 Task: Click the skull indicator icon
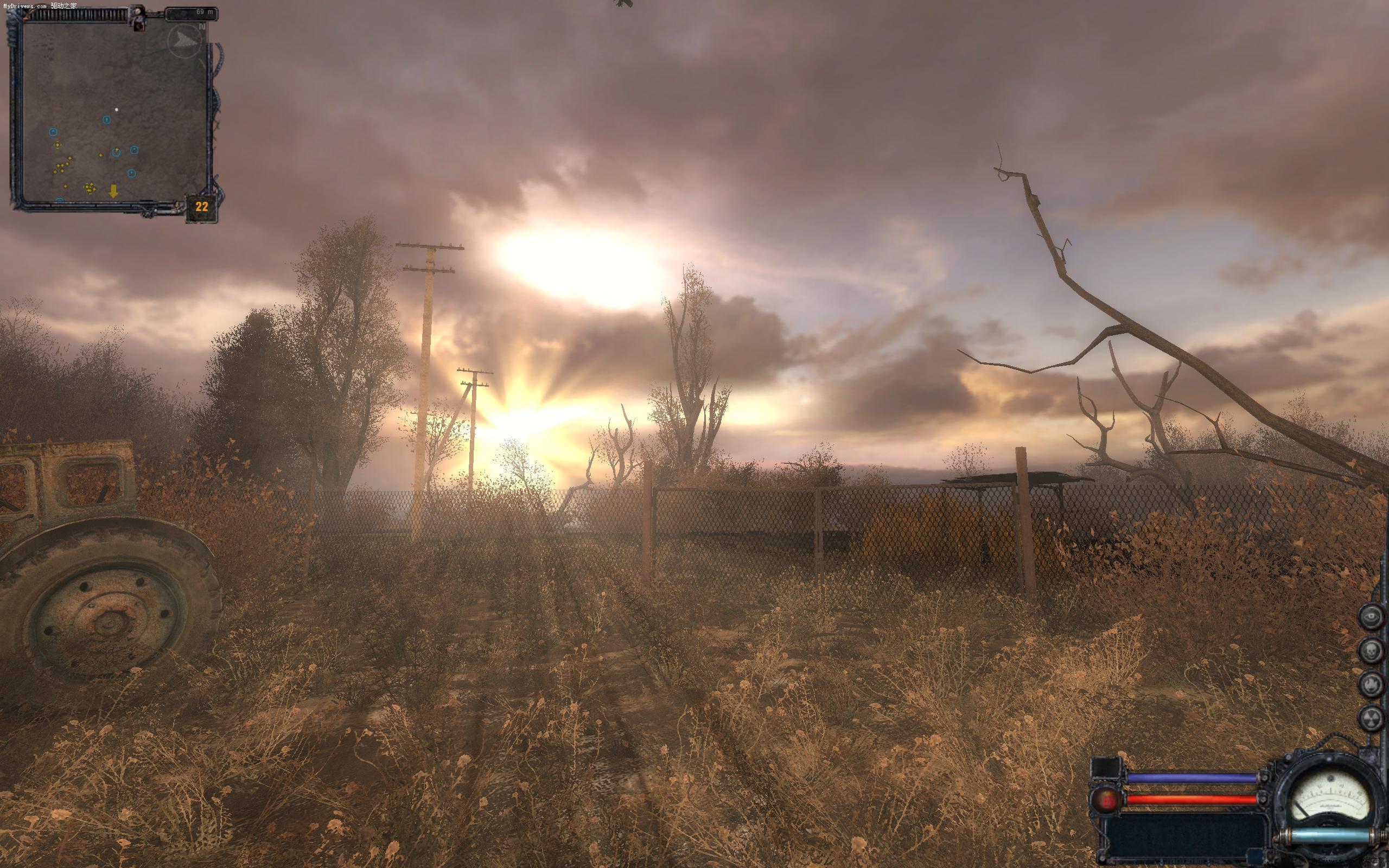click(x=1371, y=650)
